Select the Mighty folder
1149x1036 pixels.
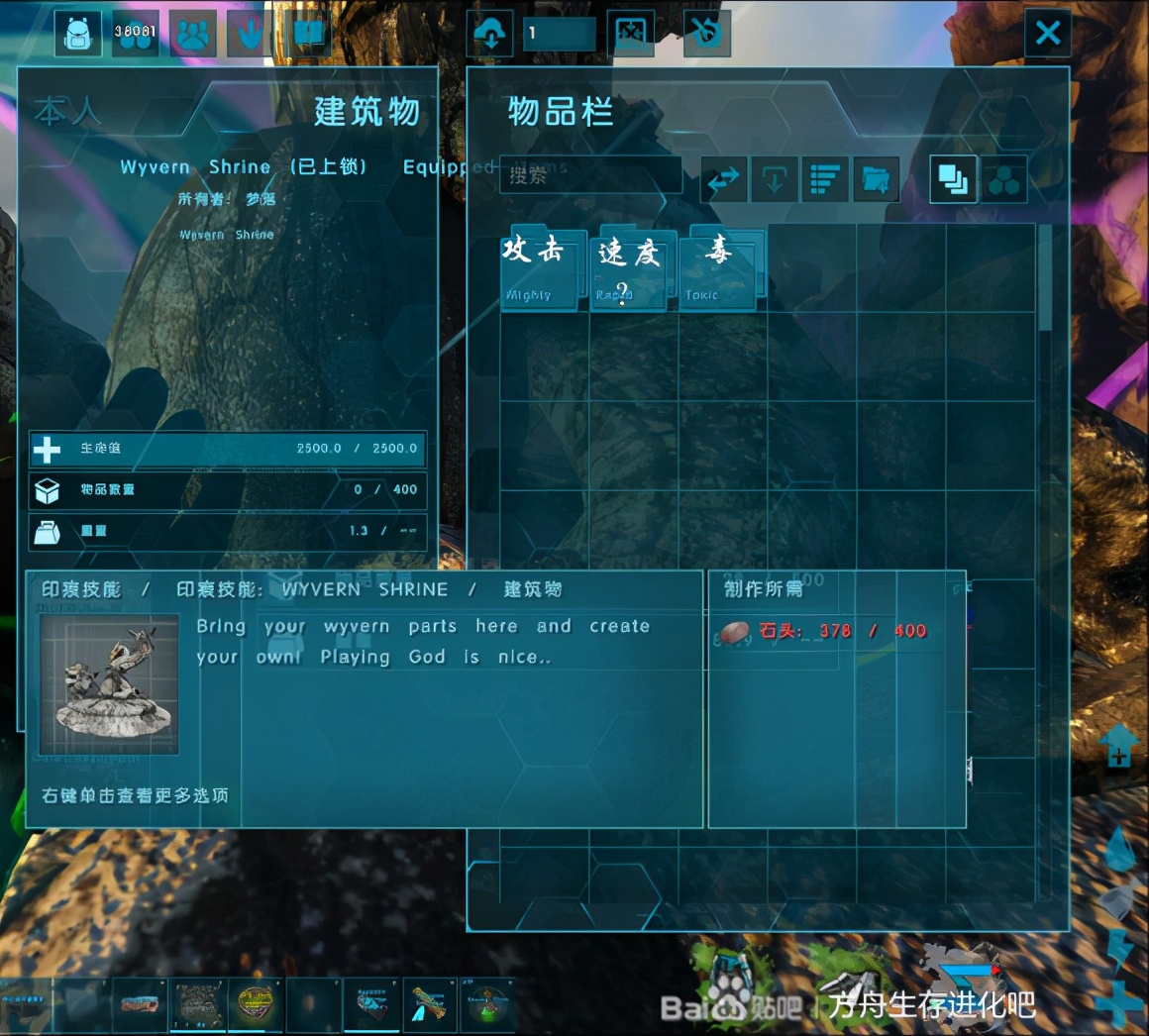pos(538,269)
